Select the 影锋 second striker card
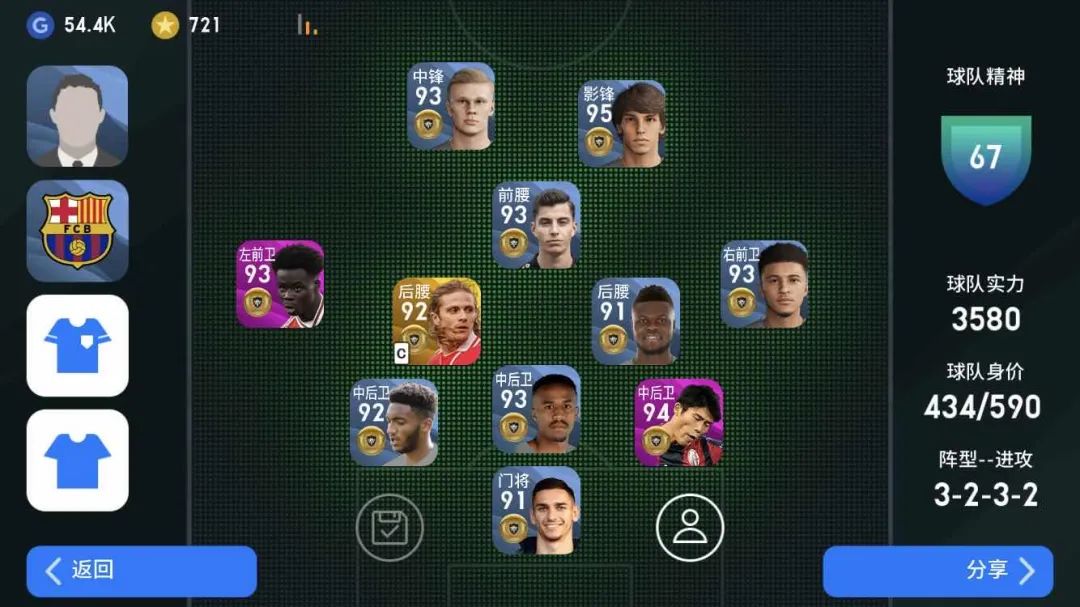Viewport: 1080px width, 607px height. (622, 124)
